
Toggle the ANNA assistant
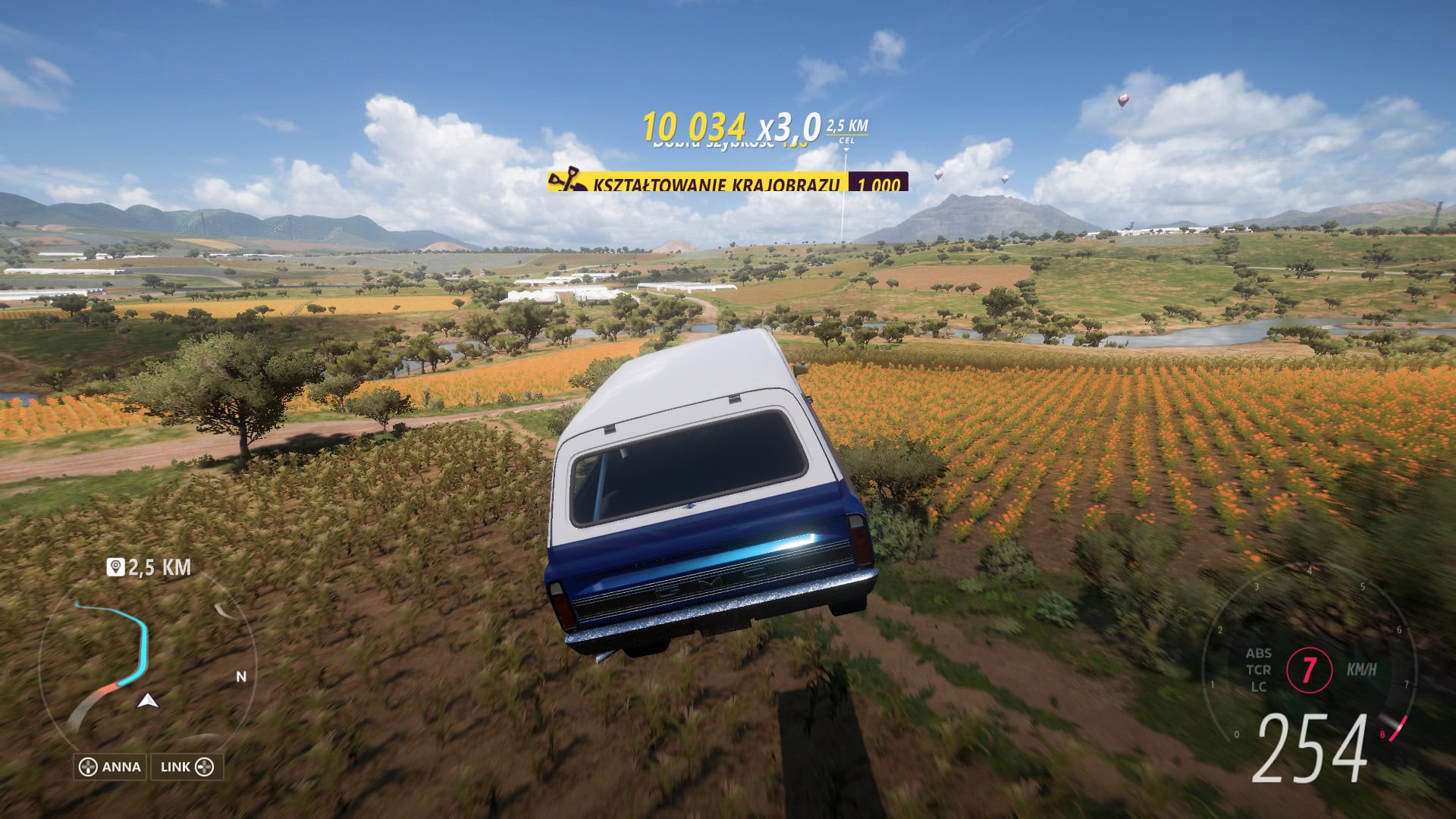click(110, 767)
